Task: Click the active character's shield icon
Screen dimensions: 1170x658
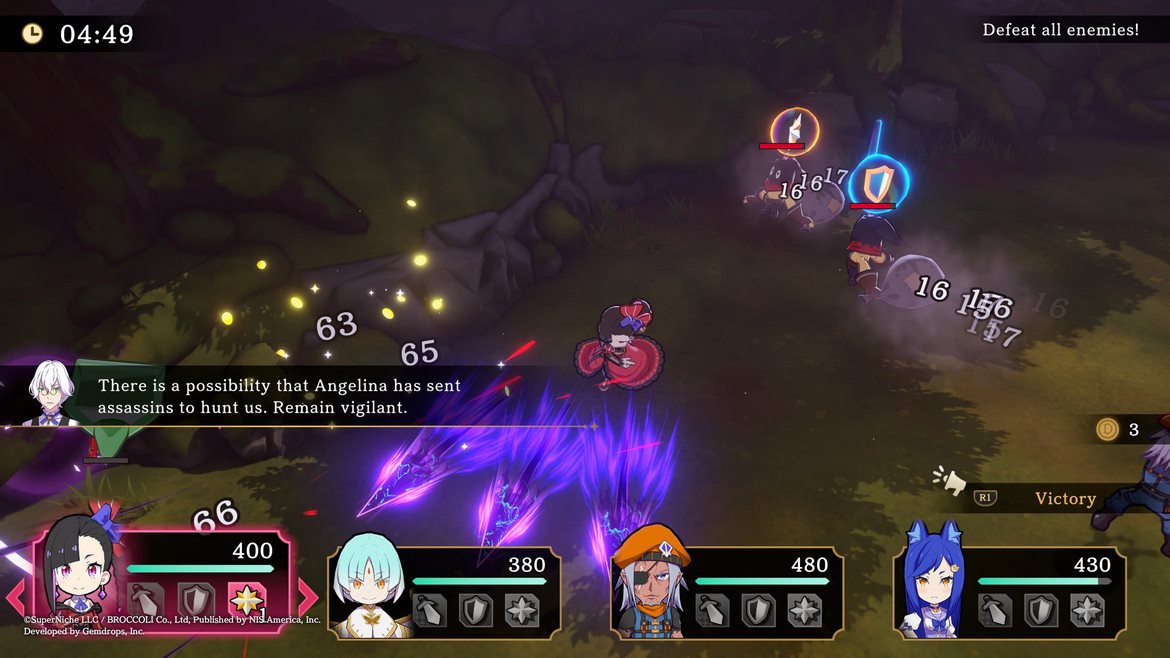Action: point(196,602)
